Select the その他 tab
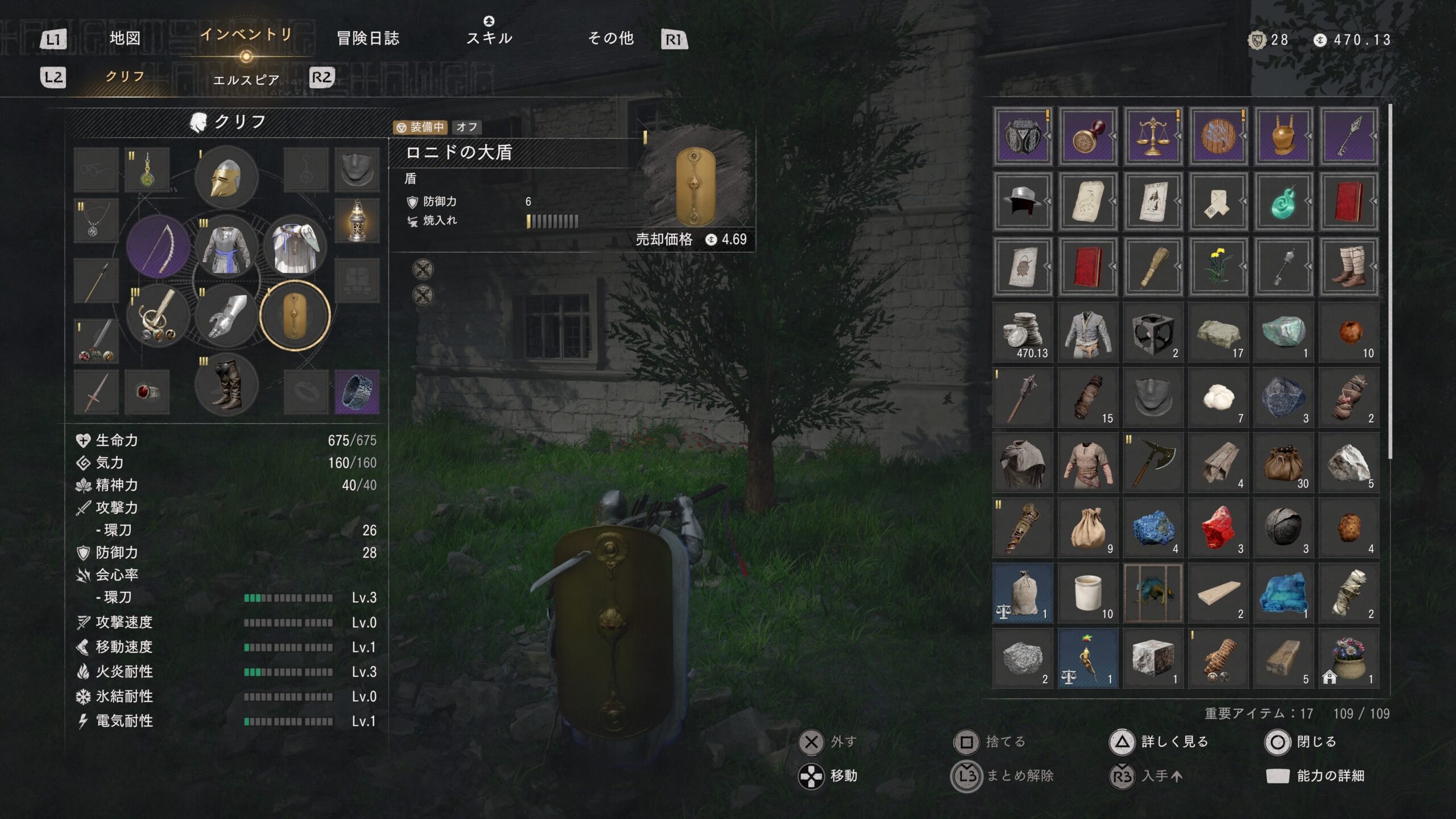The height and width of the screenshot is (819, 1456). click(x=611, y=39)
